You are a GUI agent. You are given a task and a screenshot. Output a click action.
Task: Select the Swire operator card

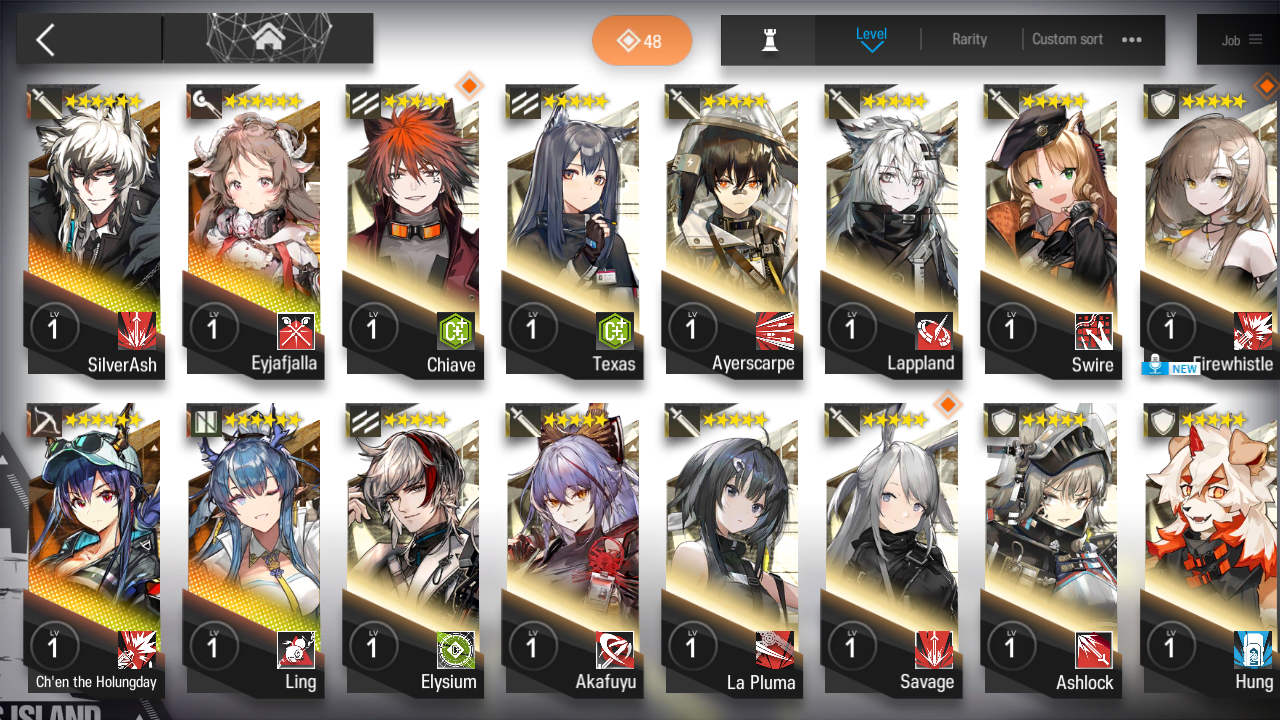point(1050,230)
